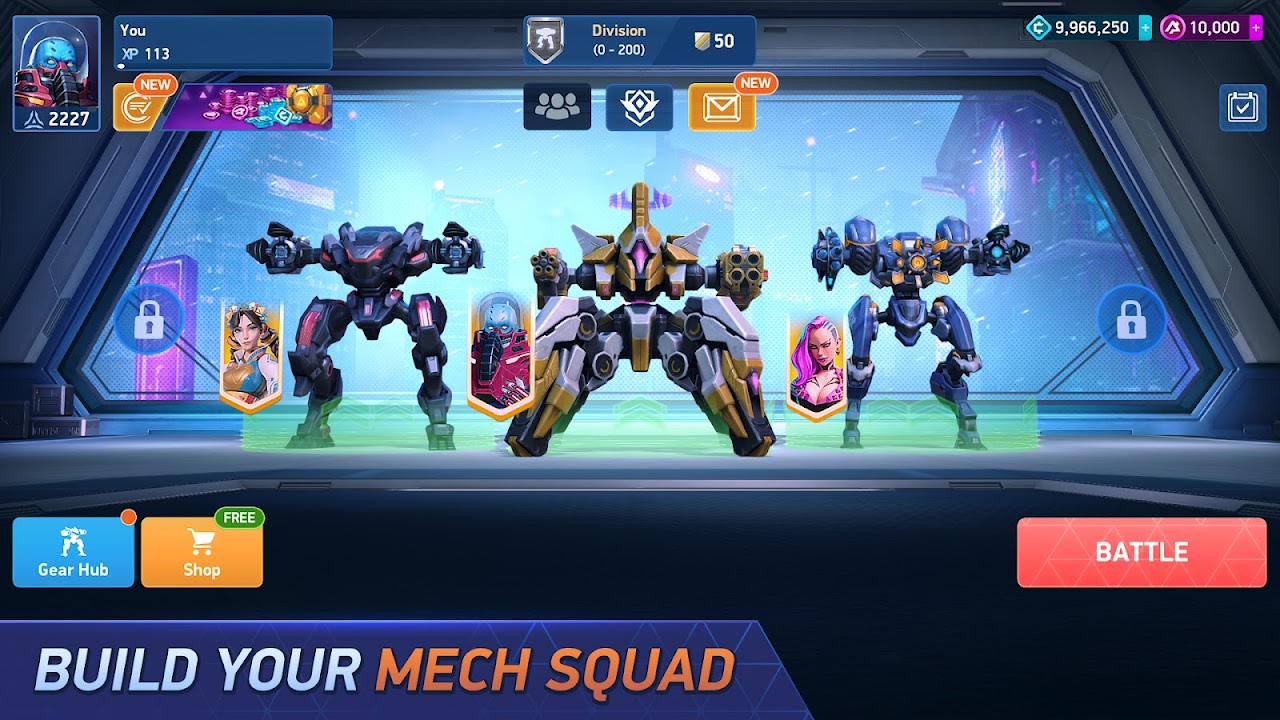1280x720 pixels.
Task: Switch to the Shop tab marked FREE
Action: [201, 550]
